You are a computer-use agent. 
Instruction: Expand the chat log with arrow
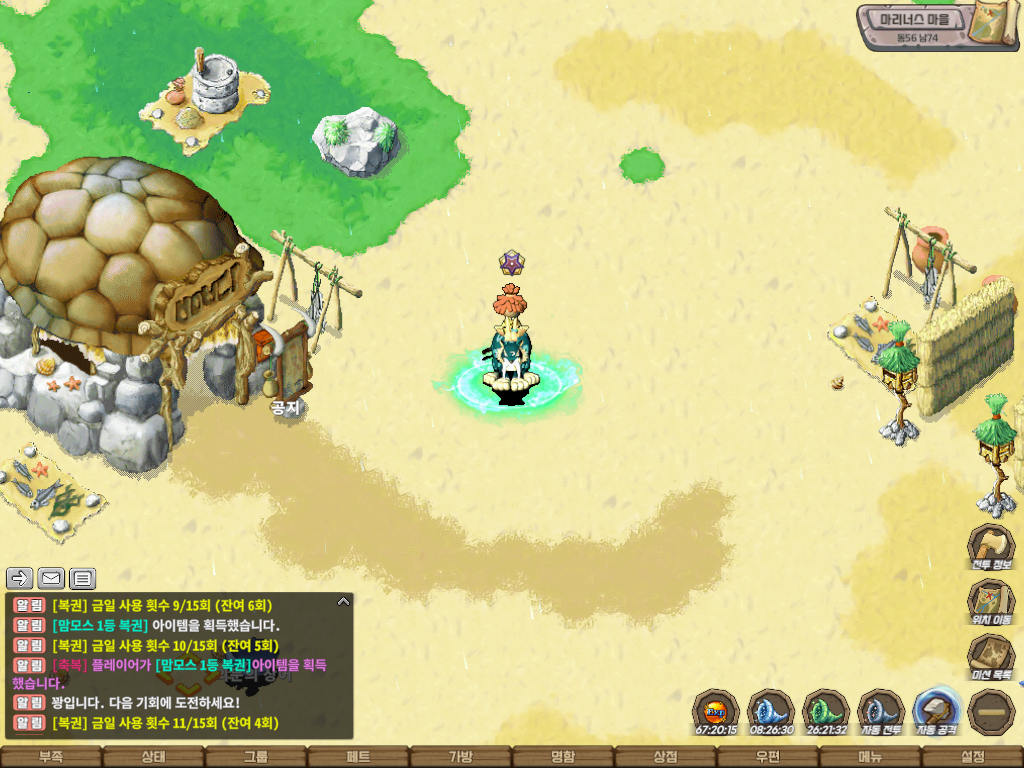tap(343, 602)
